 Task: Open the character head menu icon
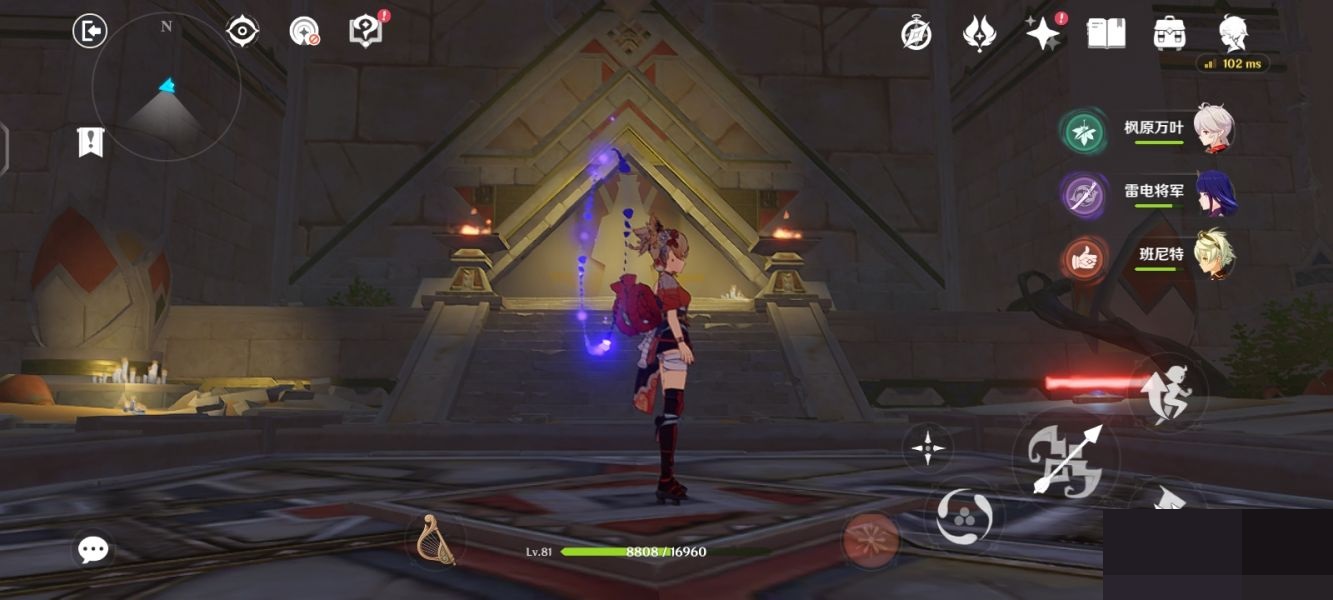(1233, 33)
